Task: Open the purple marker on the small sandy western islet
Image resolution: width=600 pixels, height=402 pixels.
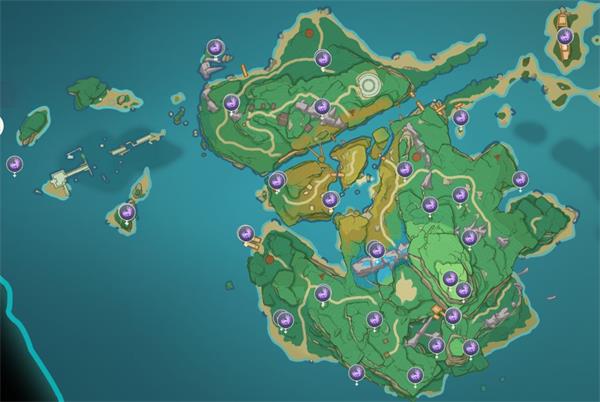Action: pos(127,212)
